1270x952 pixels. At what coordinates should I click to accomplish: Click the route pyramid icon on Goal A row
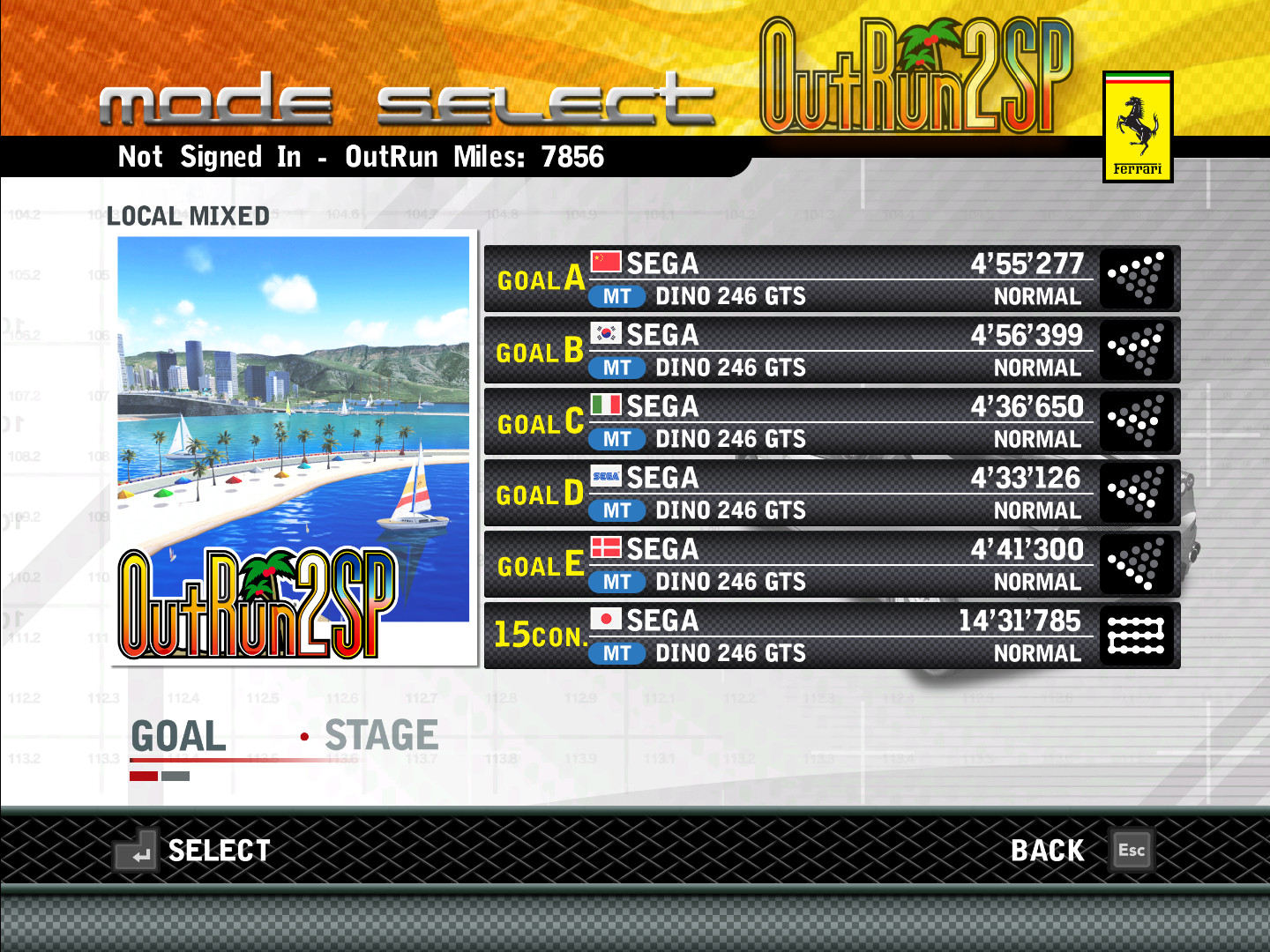(x=1137, y=279)
